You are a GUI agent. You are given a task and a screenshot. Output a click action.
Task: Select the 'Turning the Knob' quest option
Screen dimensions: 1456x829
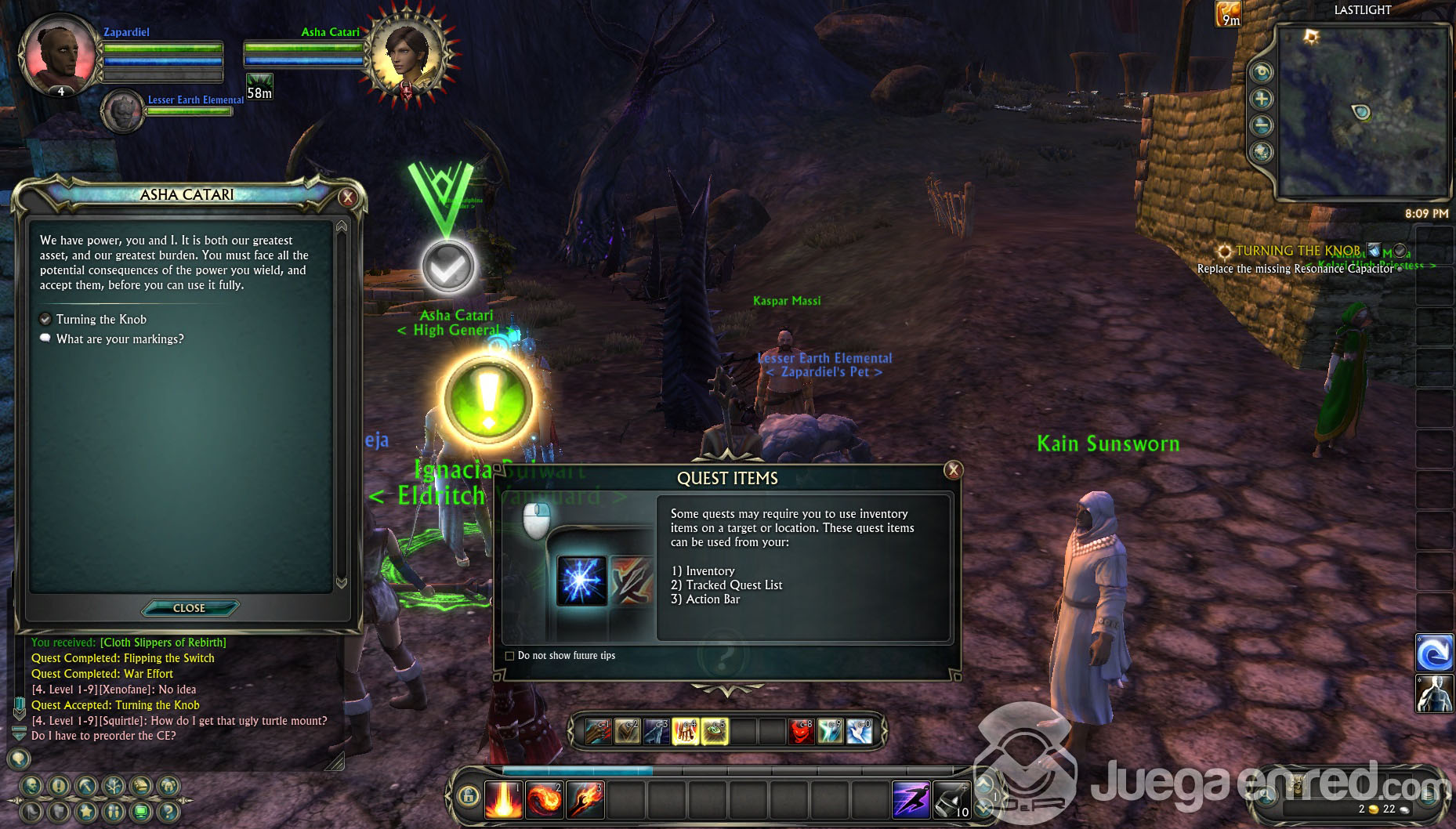pyautogui.click(x=101, y=320)
